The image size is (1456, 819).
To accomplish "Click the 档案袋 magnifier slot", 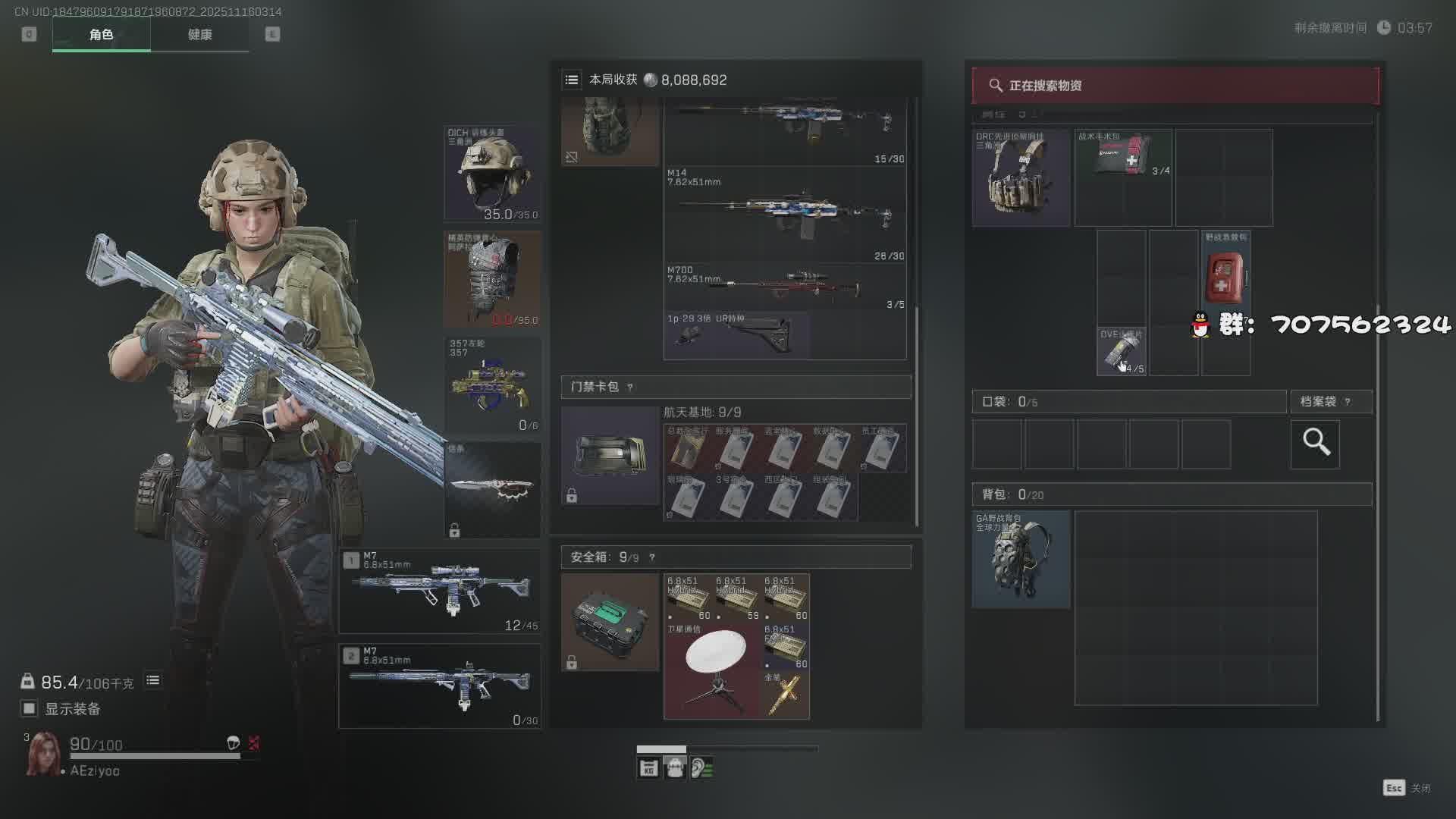I will click(x=1315, y=444).
